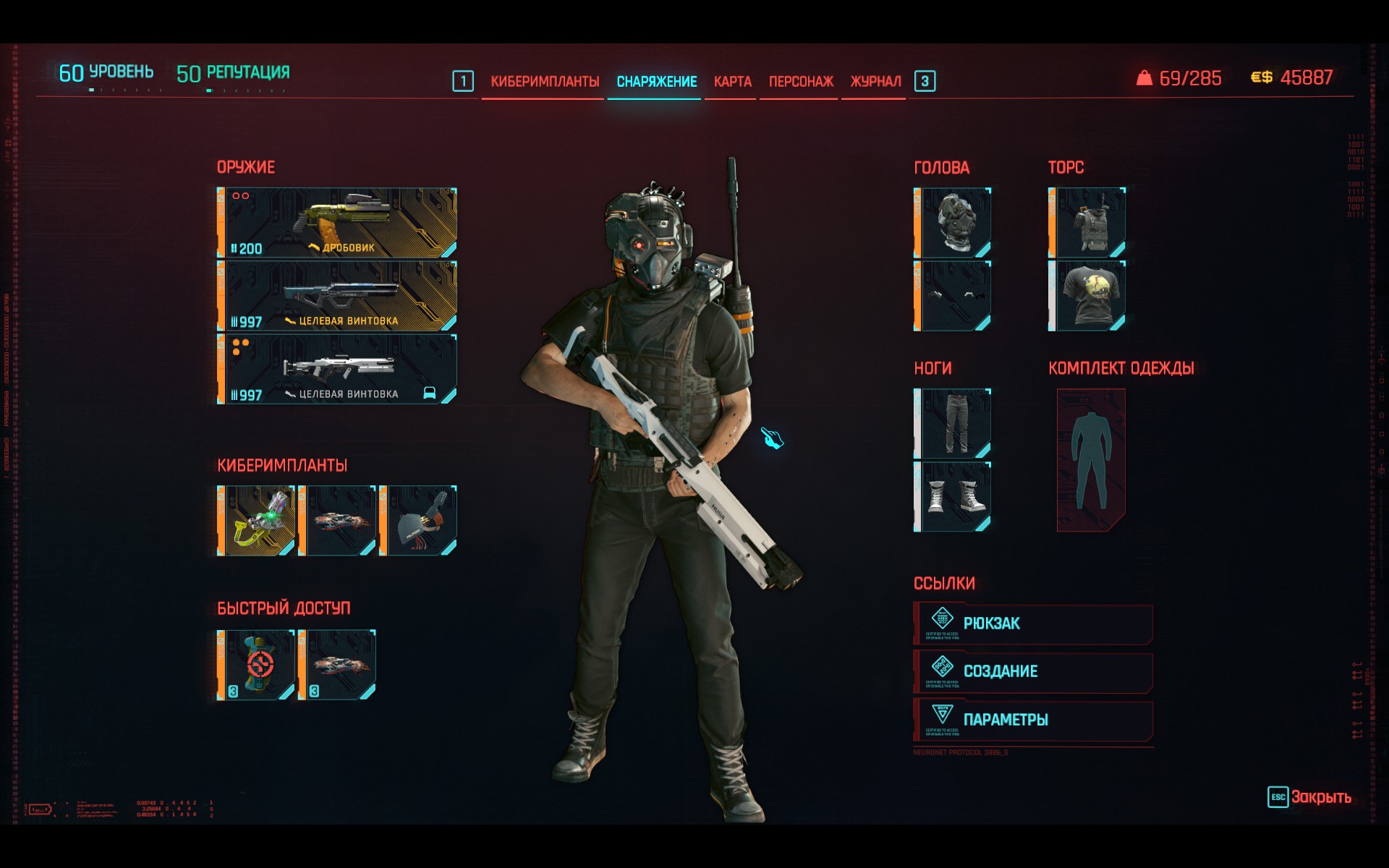Select the Снаряжение tab

click(656, 82)
